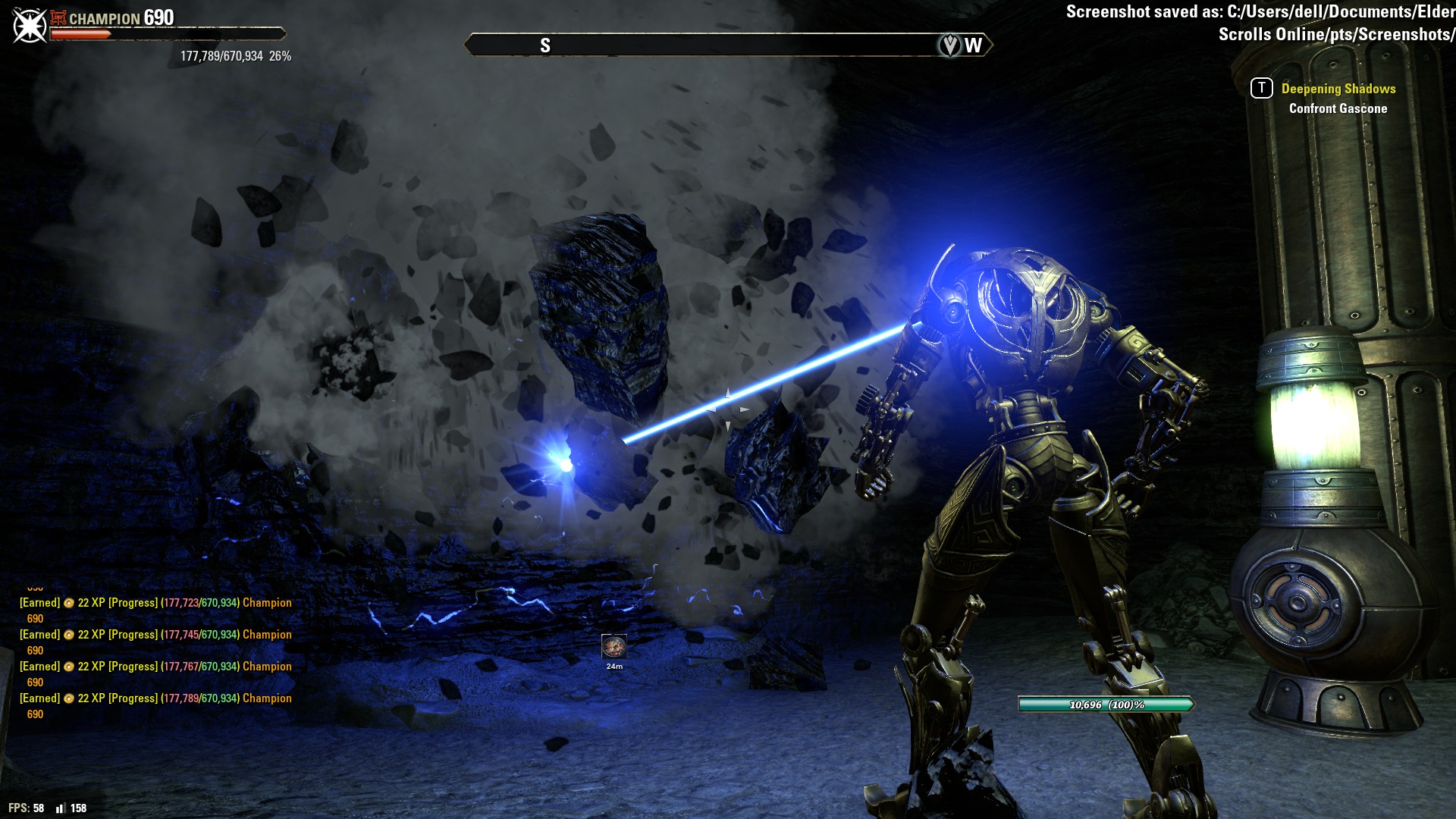Click the Confront Gascone objective text
Screen dimensions: 1456x819
[1338, 108]
